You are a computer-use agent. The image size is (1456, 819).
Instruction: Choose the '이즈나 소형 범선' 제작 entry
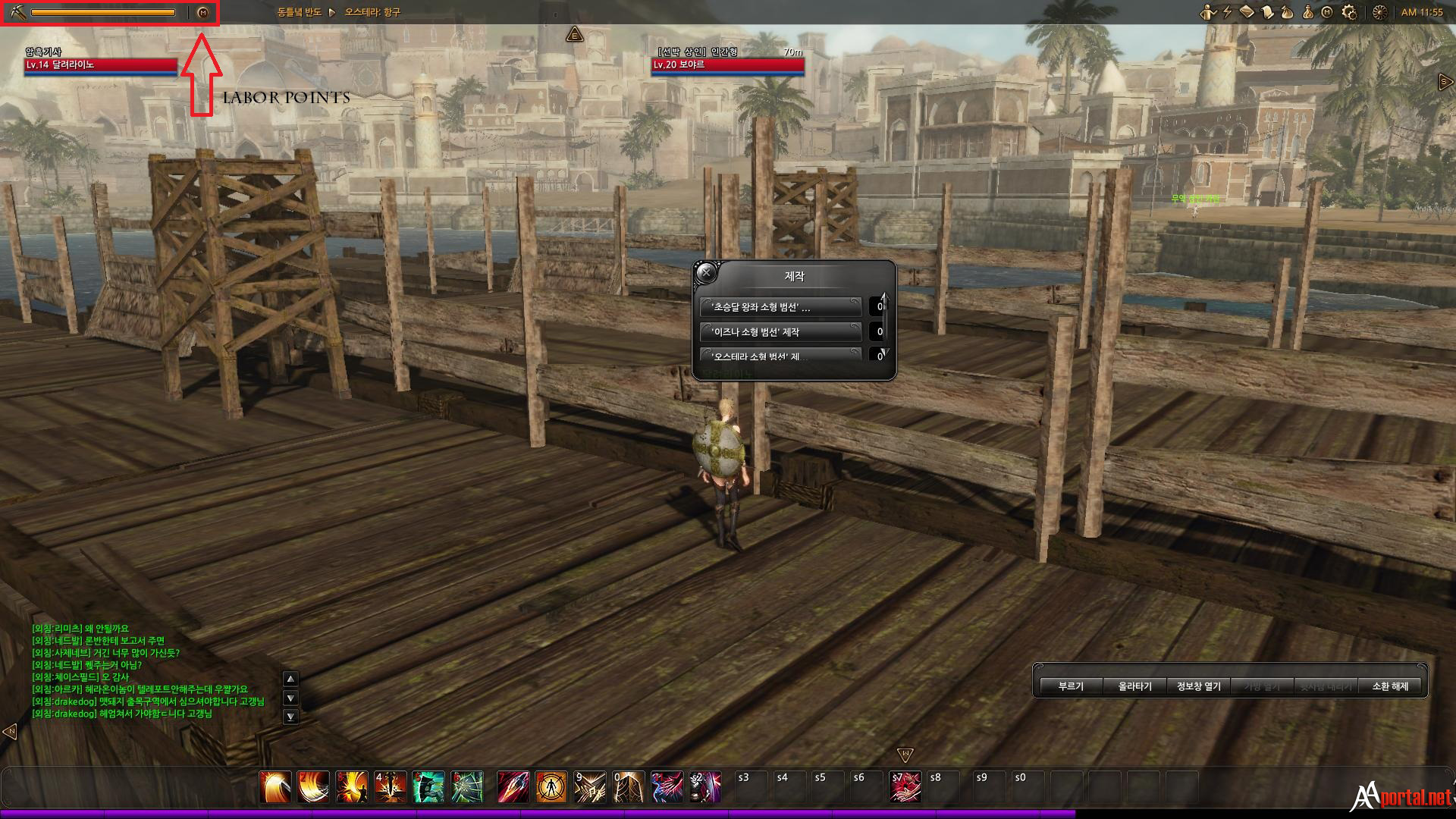(781, 332)
